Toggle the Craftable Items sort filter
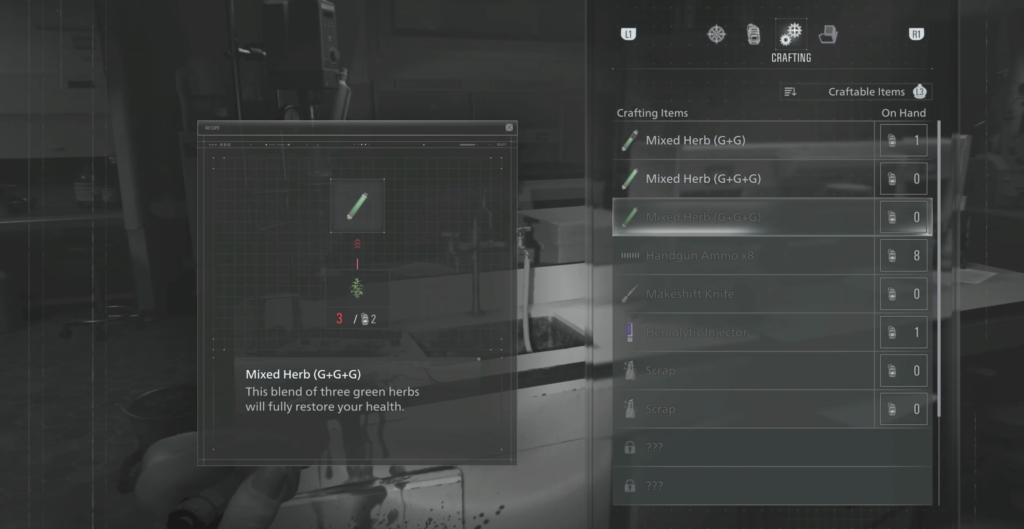This screenshot has height=529, width=1024. pyautogui.click(x=856, y=92)
